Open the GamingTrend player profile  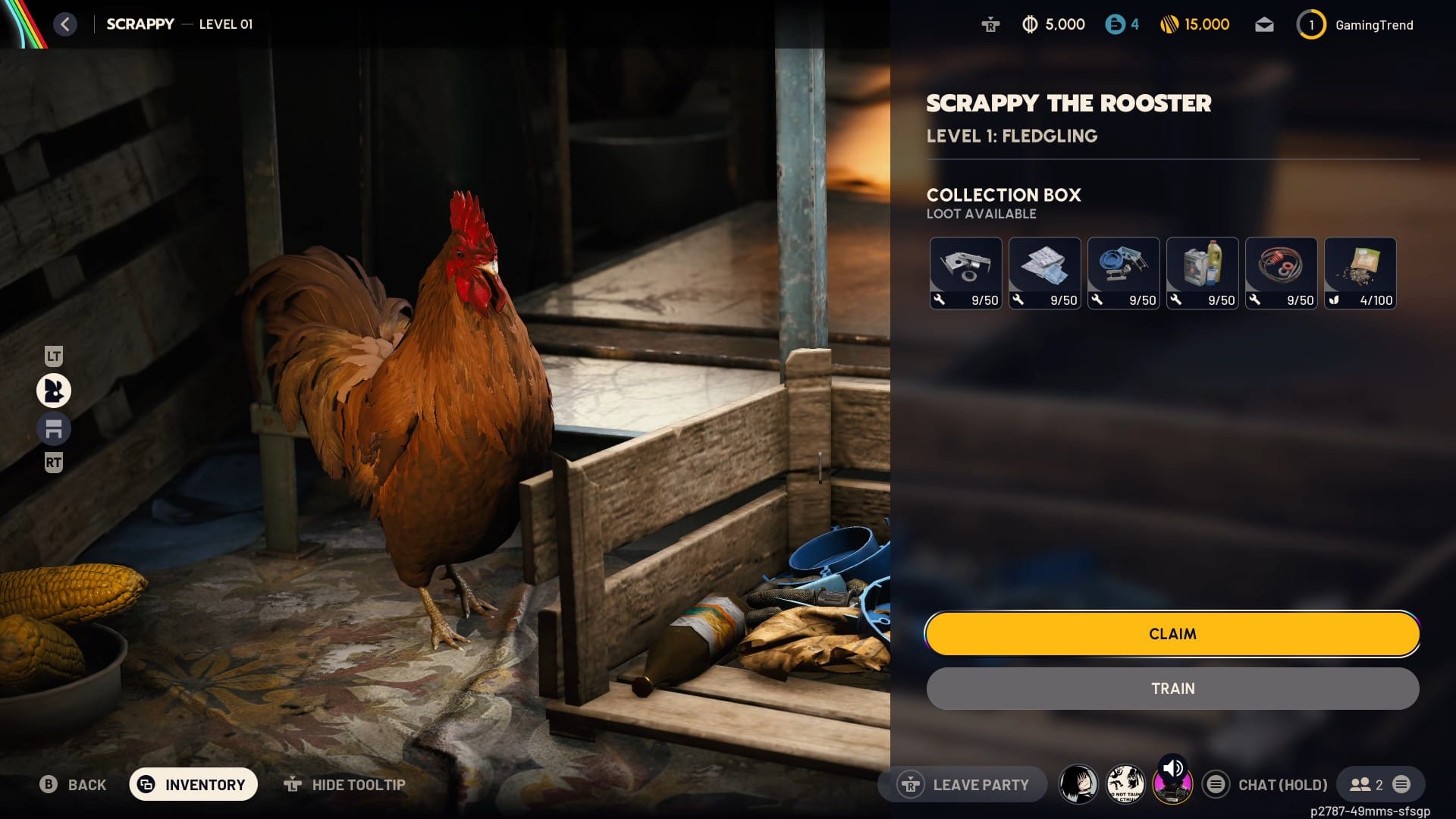pos(1356,25)
